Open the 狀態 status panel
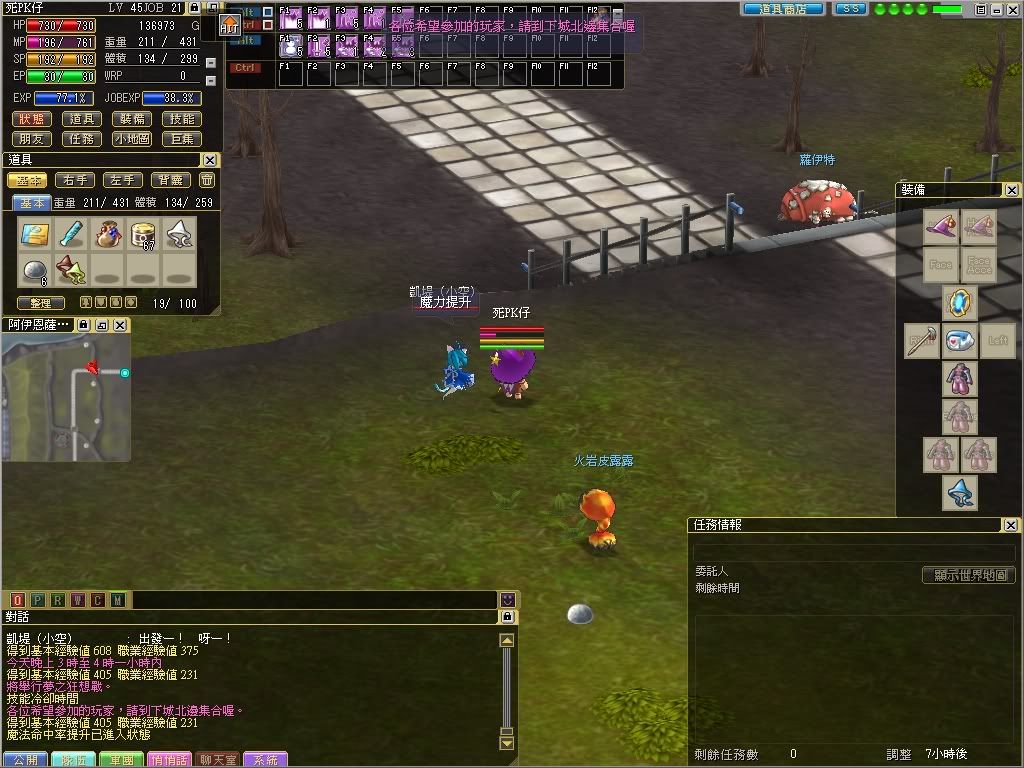1024x768 pixels. click(32, 119)
